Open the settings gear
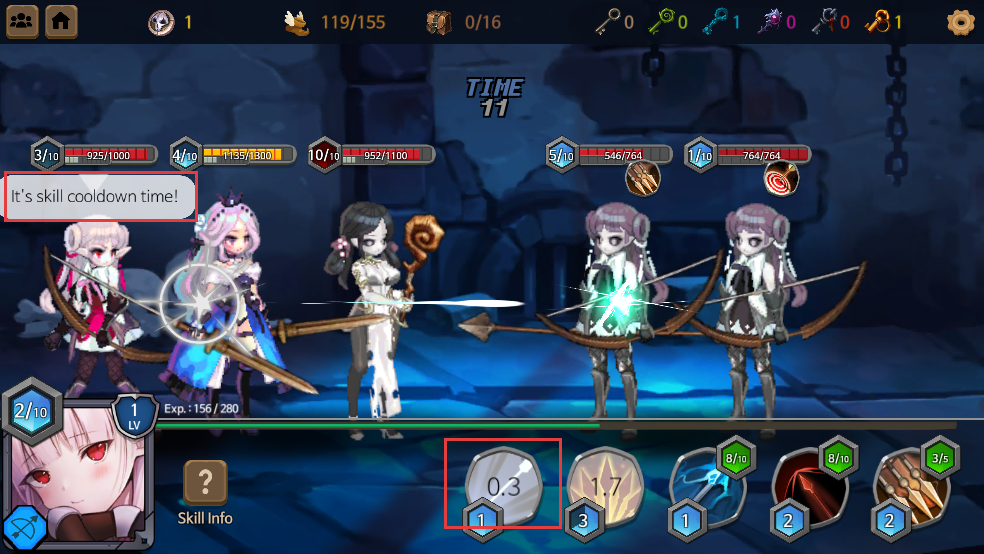The height and width of the screenshot is (554, 984). point(960,21)
